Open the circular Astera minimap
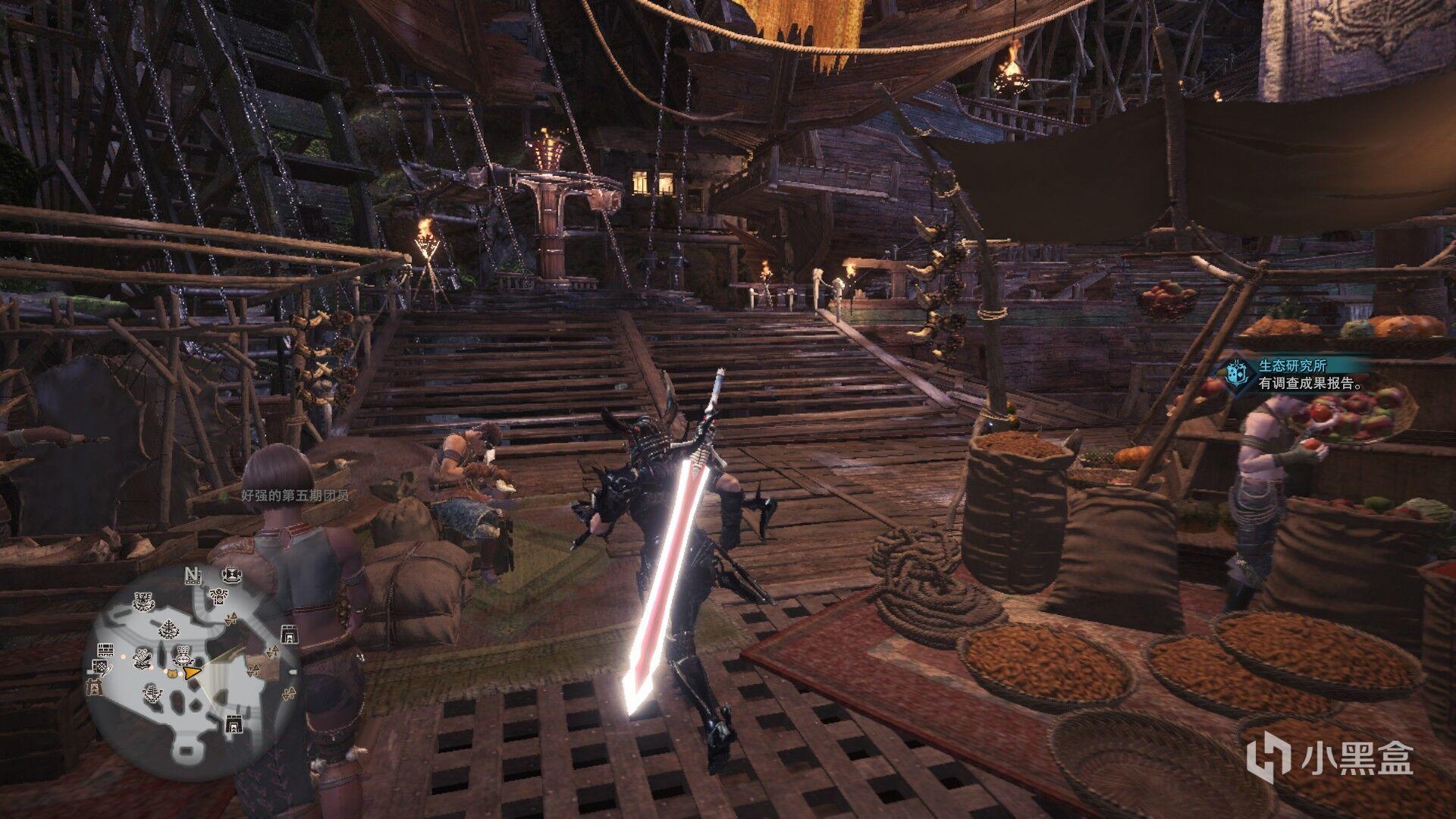The width and height of the screenshot is (1456, 819). tap(192, 666)
